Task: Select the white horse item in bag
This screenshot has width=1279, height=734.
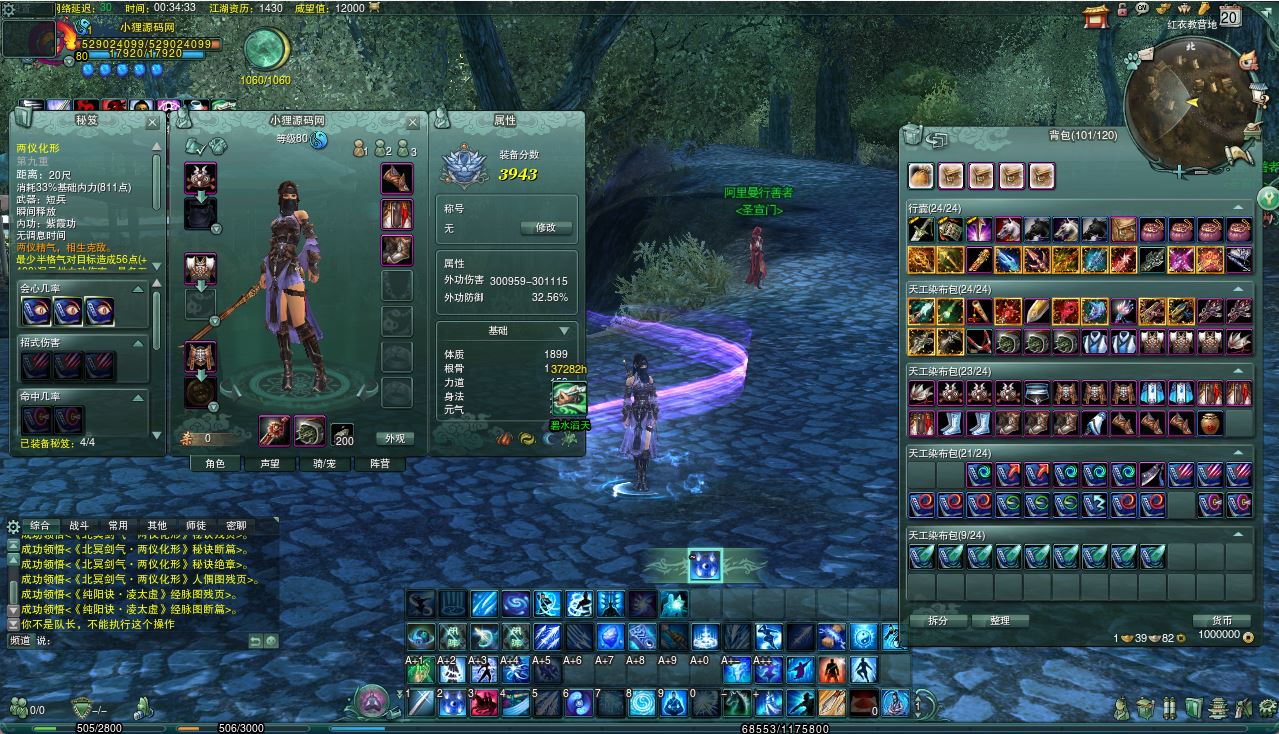Action: tap(1007, 230)
